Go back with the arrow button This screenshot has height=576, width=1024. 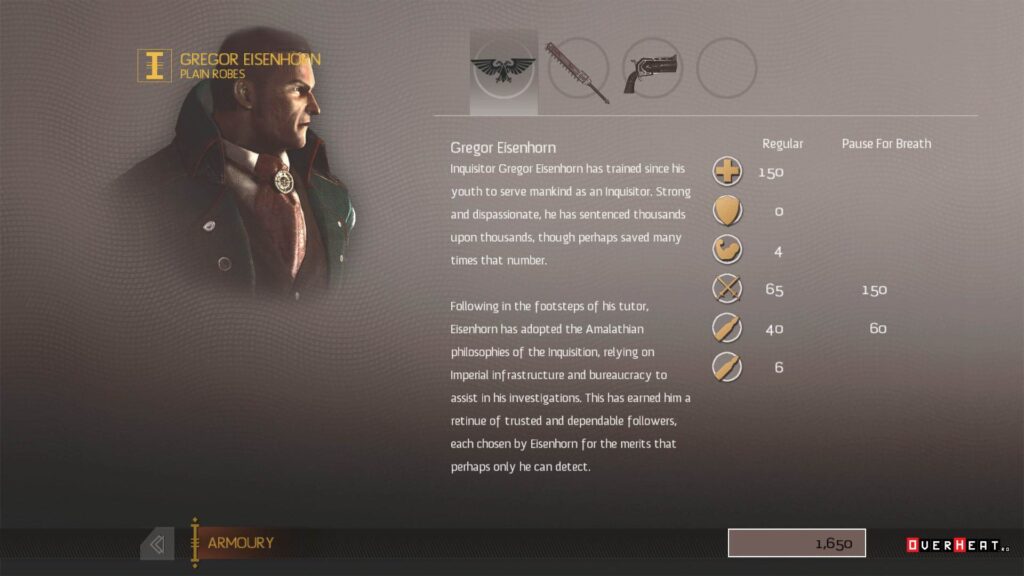156,544
